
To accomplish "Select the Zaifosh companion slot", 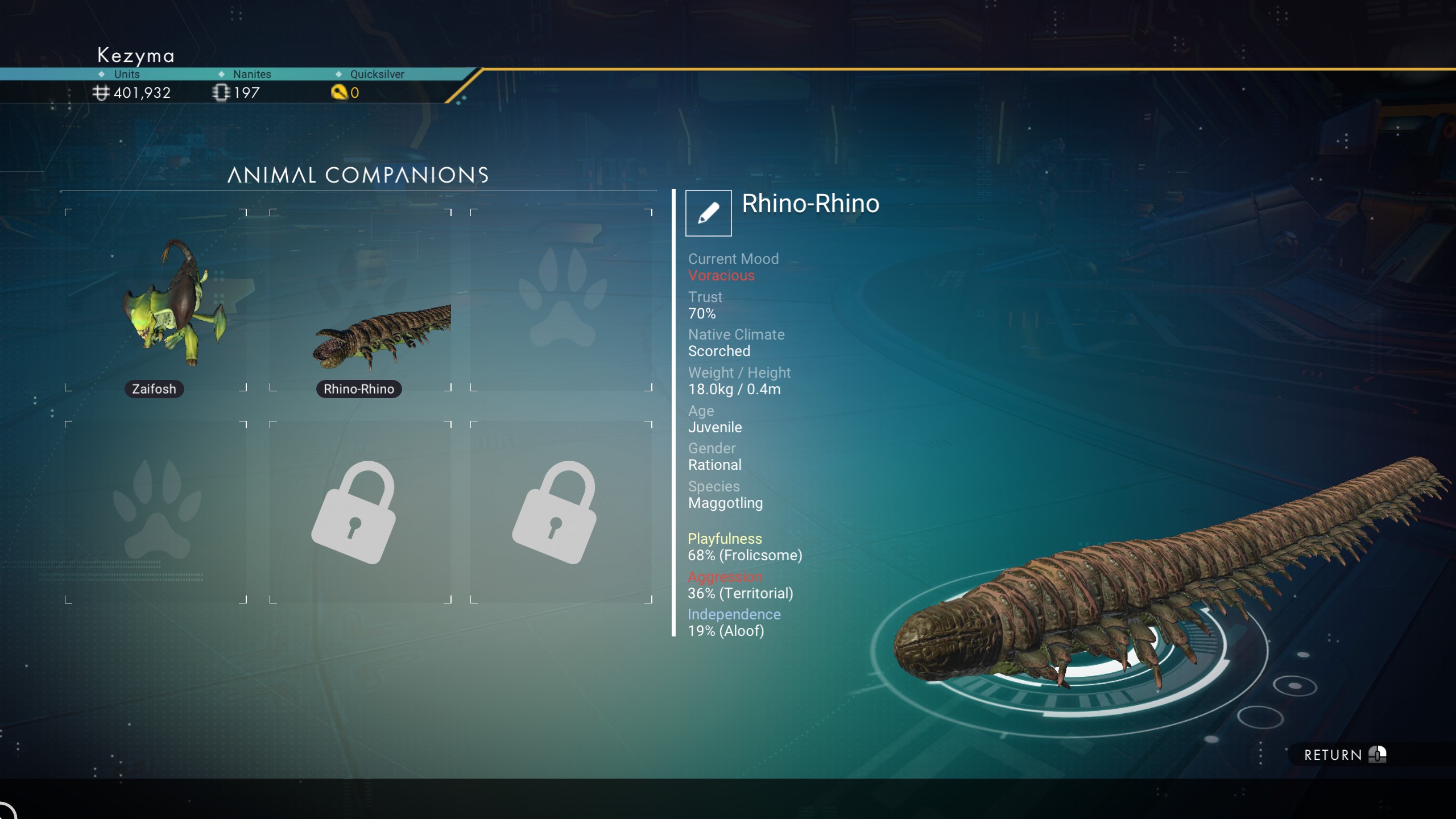I will (x=156, y=300).
